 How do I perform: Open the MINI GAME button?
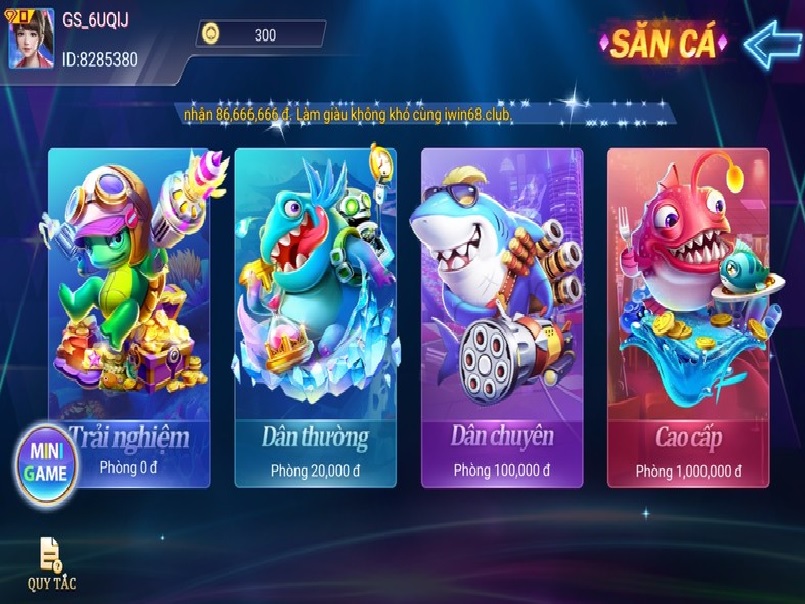(47, 462)
